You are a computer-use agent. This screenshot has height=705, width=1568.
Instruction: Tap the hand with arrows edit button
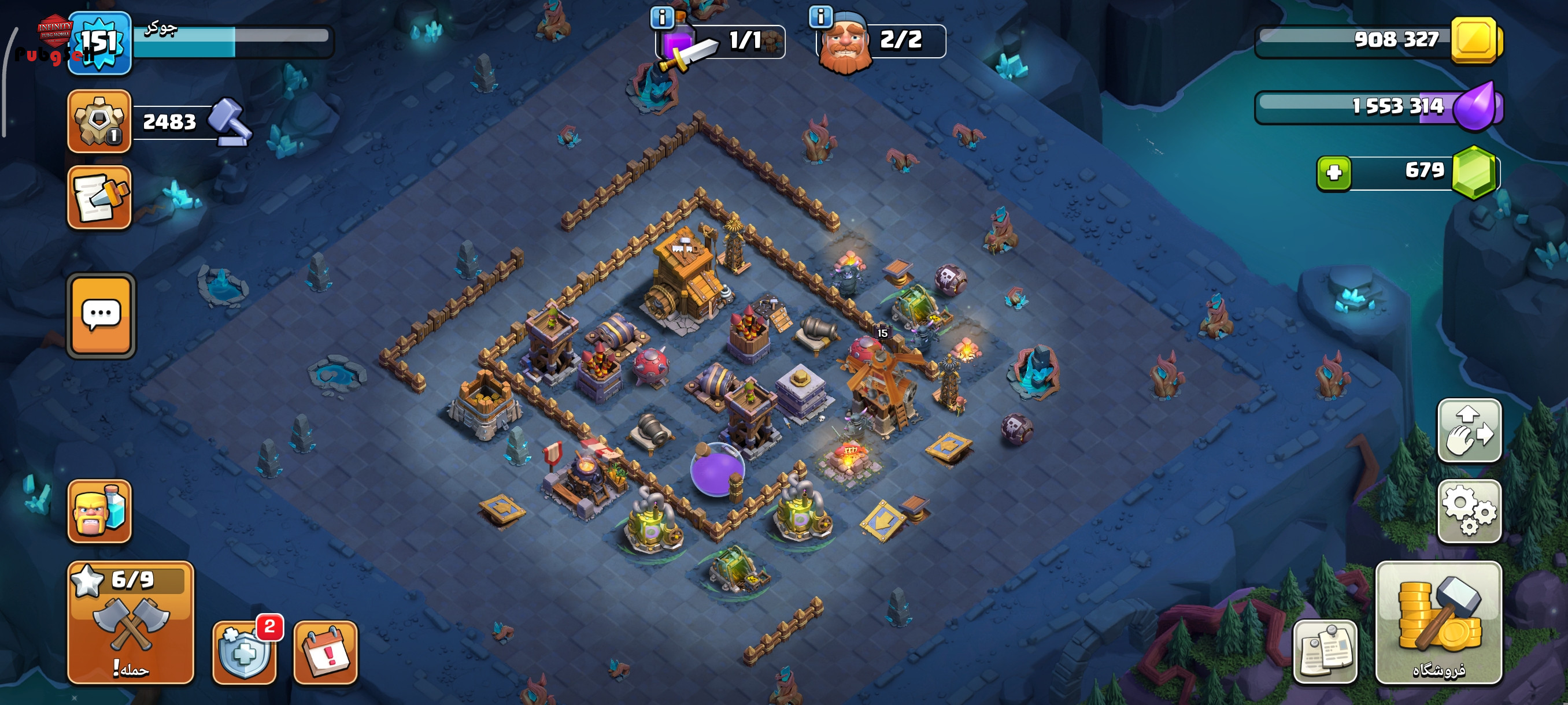tap(1469, 431)
